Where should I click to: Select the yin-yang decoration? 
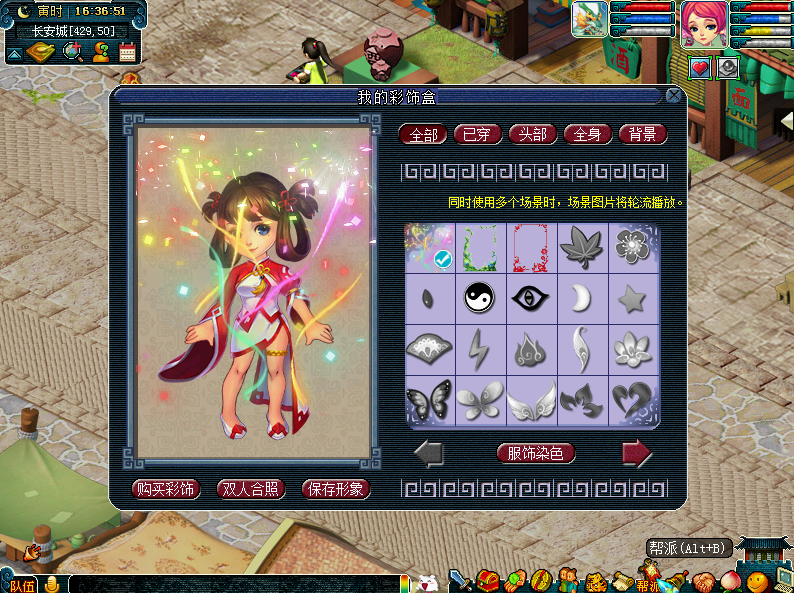(x=480, y=297)
